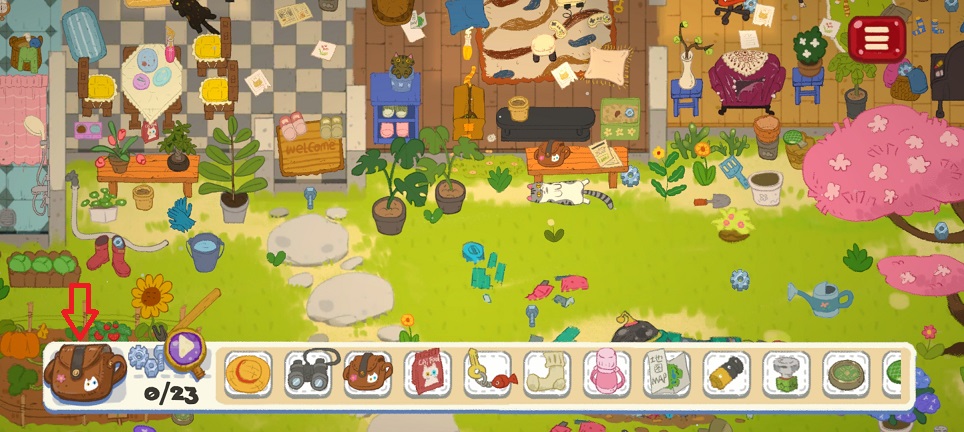Screen dimensions: 964x432
Task: Open the red hamburger menu
Action: tap(876, 39)
